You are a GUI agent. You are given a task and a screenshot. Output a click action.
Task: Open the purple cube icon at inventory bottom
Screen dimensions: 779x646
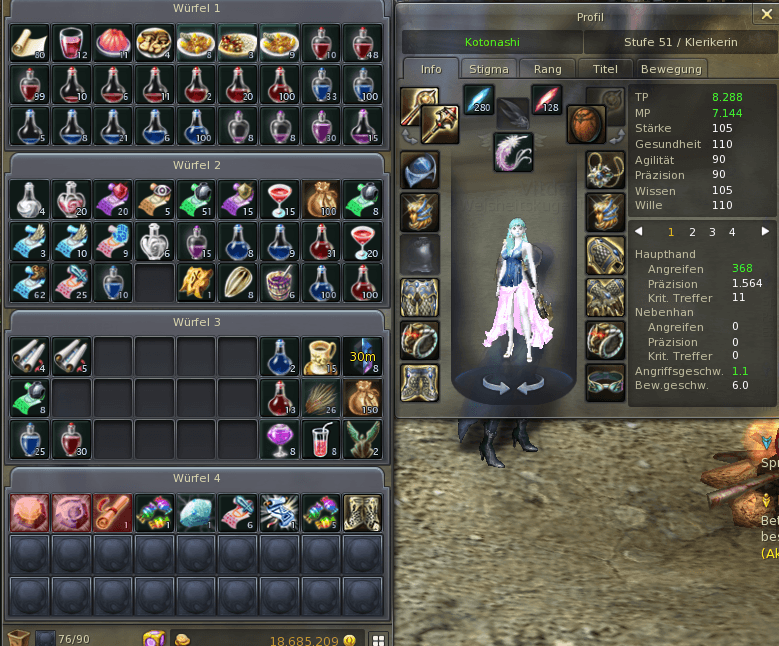click(153, 638)
